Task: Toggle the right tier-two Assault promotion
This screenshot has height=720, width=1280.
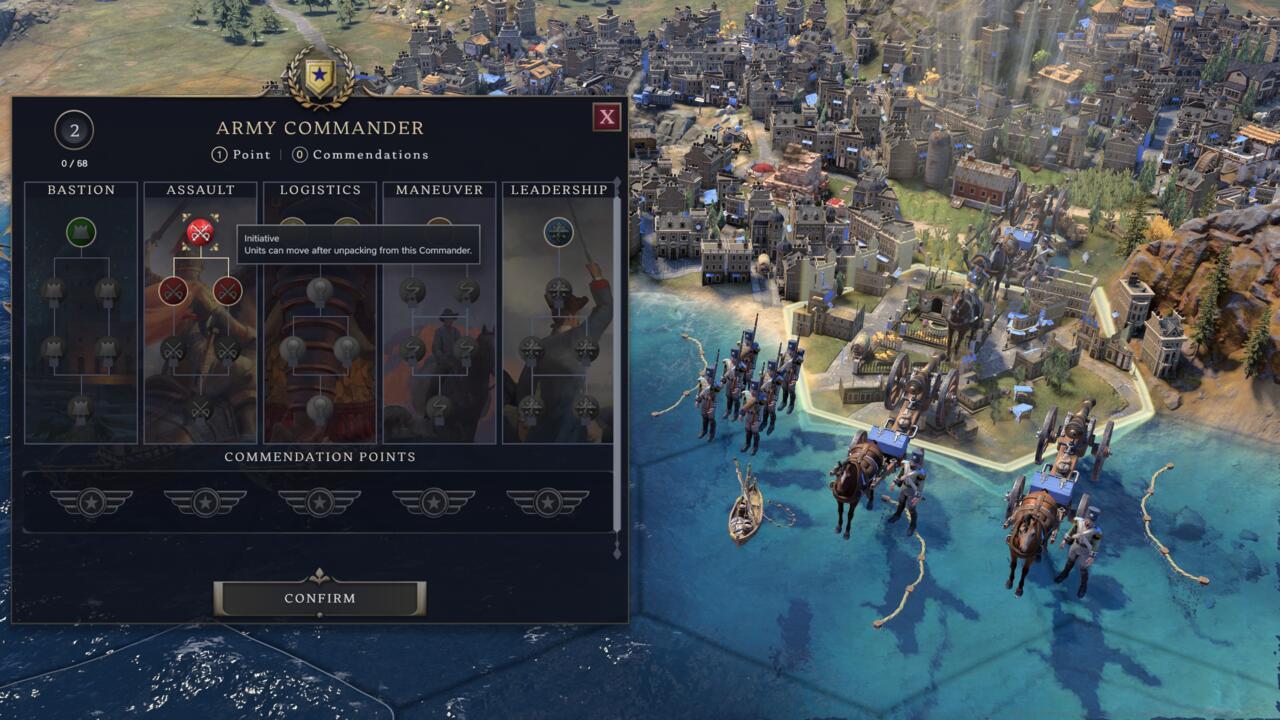Action: (x=227, y=290)
